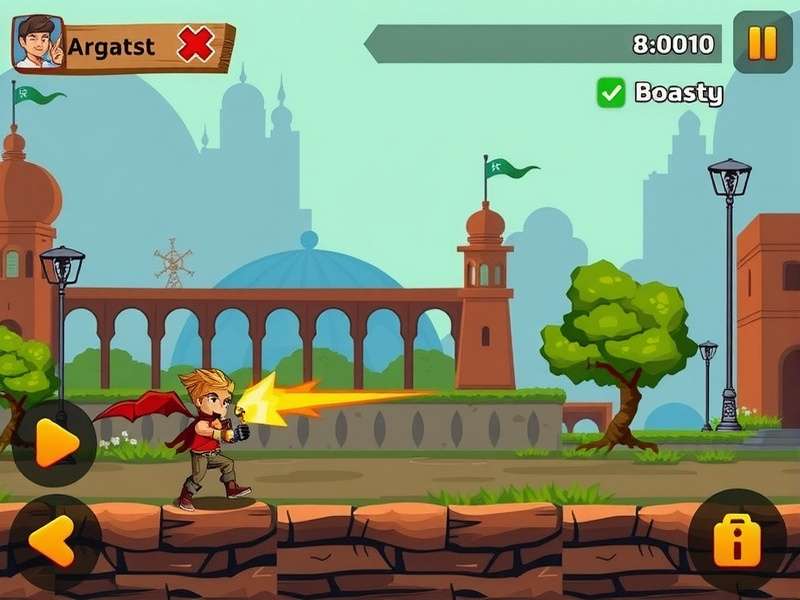800x600 pixels.
Task: Tap the Argatst player portrait
Action: pyautogui.click(x=38, y=43)
